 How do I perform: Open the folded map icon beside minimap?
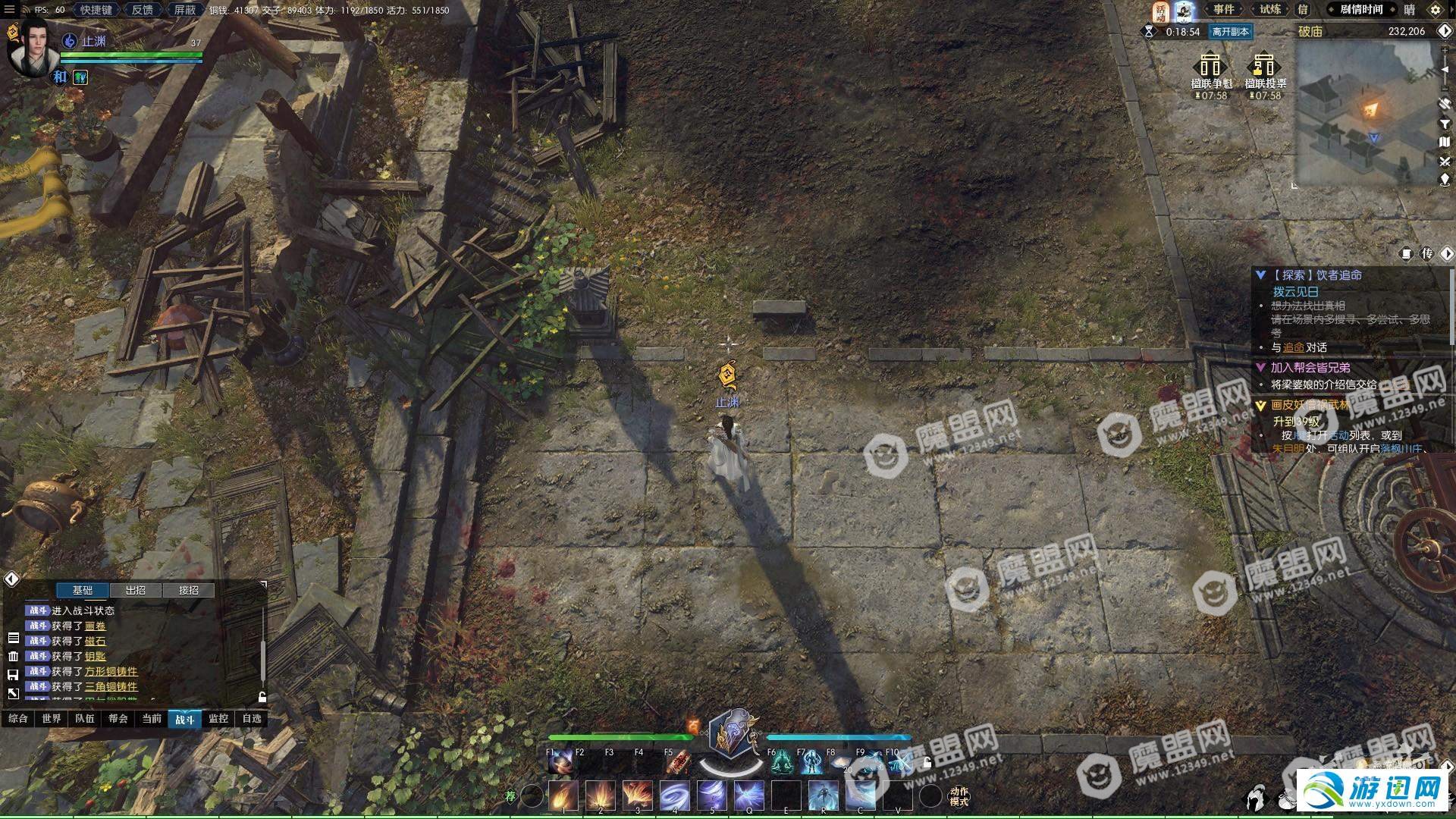1445,142
